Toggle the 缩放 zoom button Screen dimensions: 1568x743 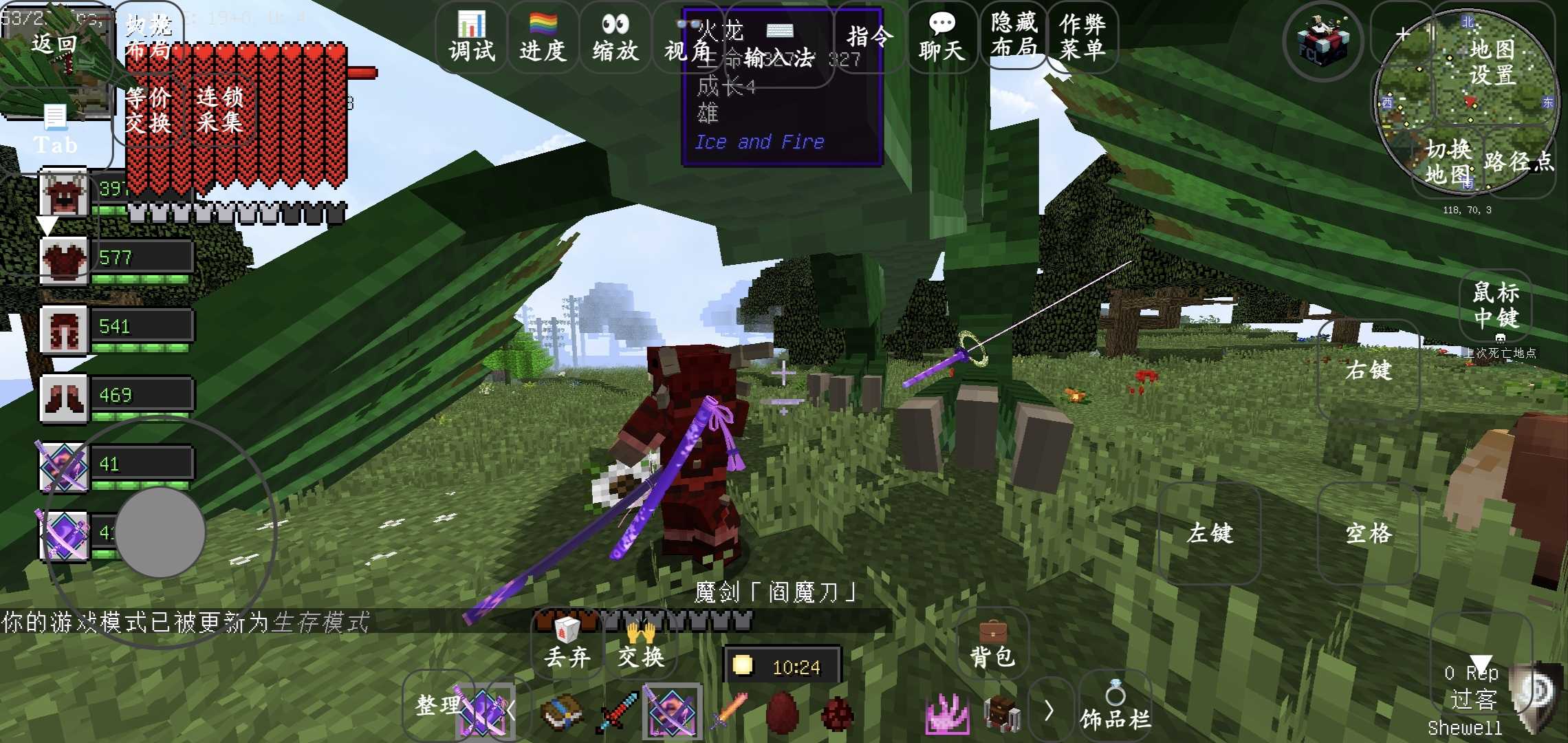click(616, 37)
